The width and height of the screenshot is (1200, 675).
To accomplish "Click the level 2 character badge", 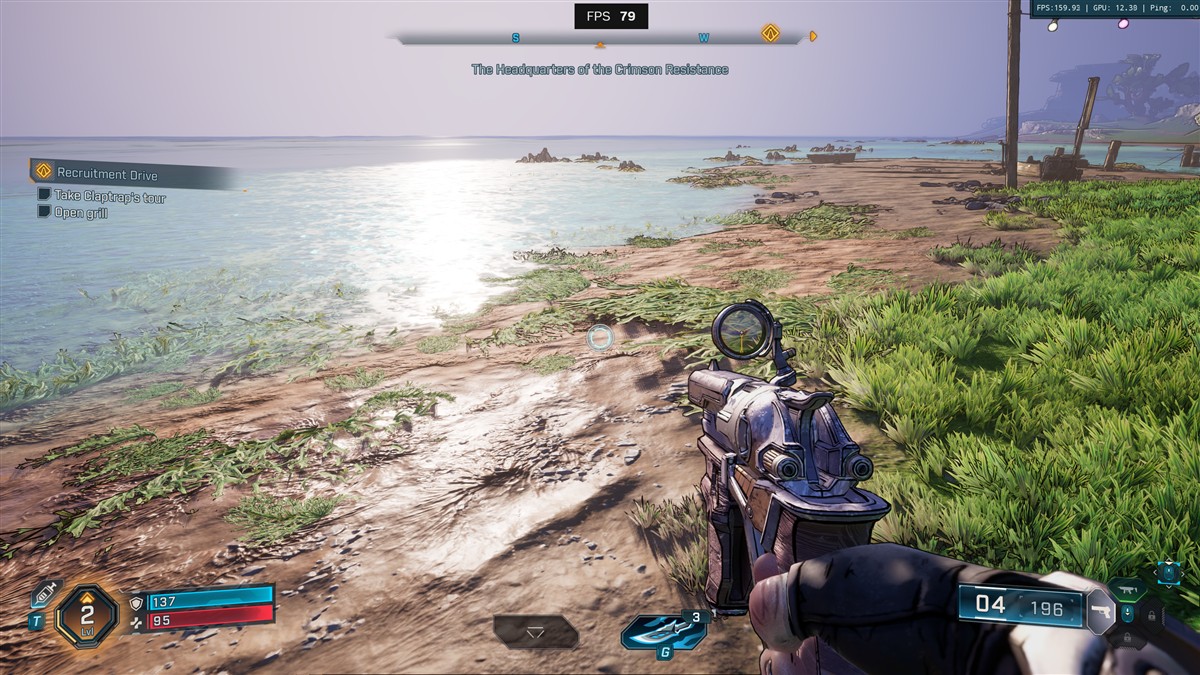I will 87,614.
